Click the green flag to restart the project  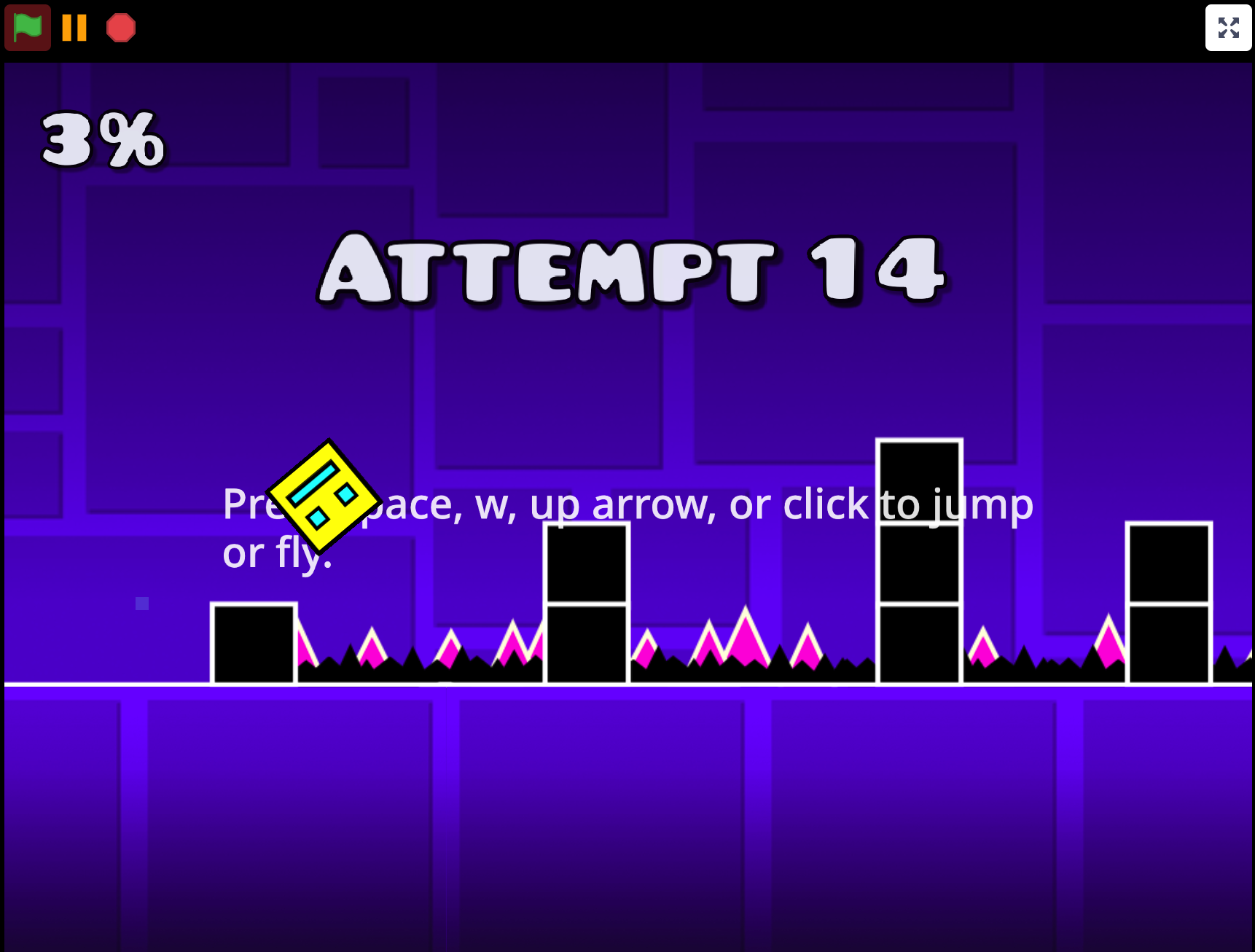(27, 28)
